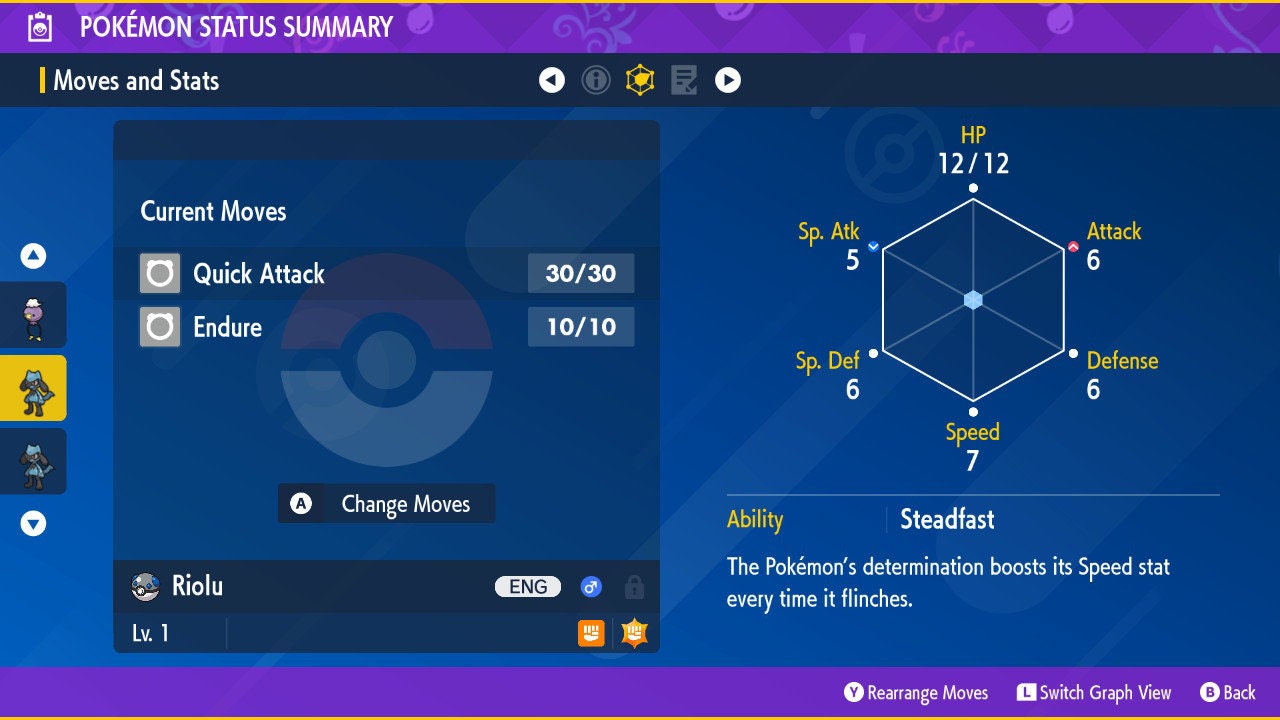Move up the party list arrow
Screen dimensions: 1280x720
pyautogui.click(x=34, y=257)
